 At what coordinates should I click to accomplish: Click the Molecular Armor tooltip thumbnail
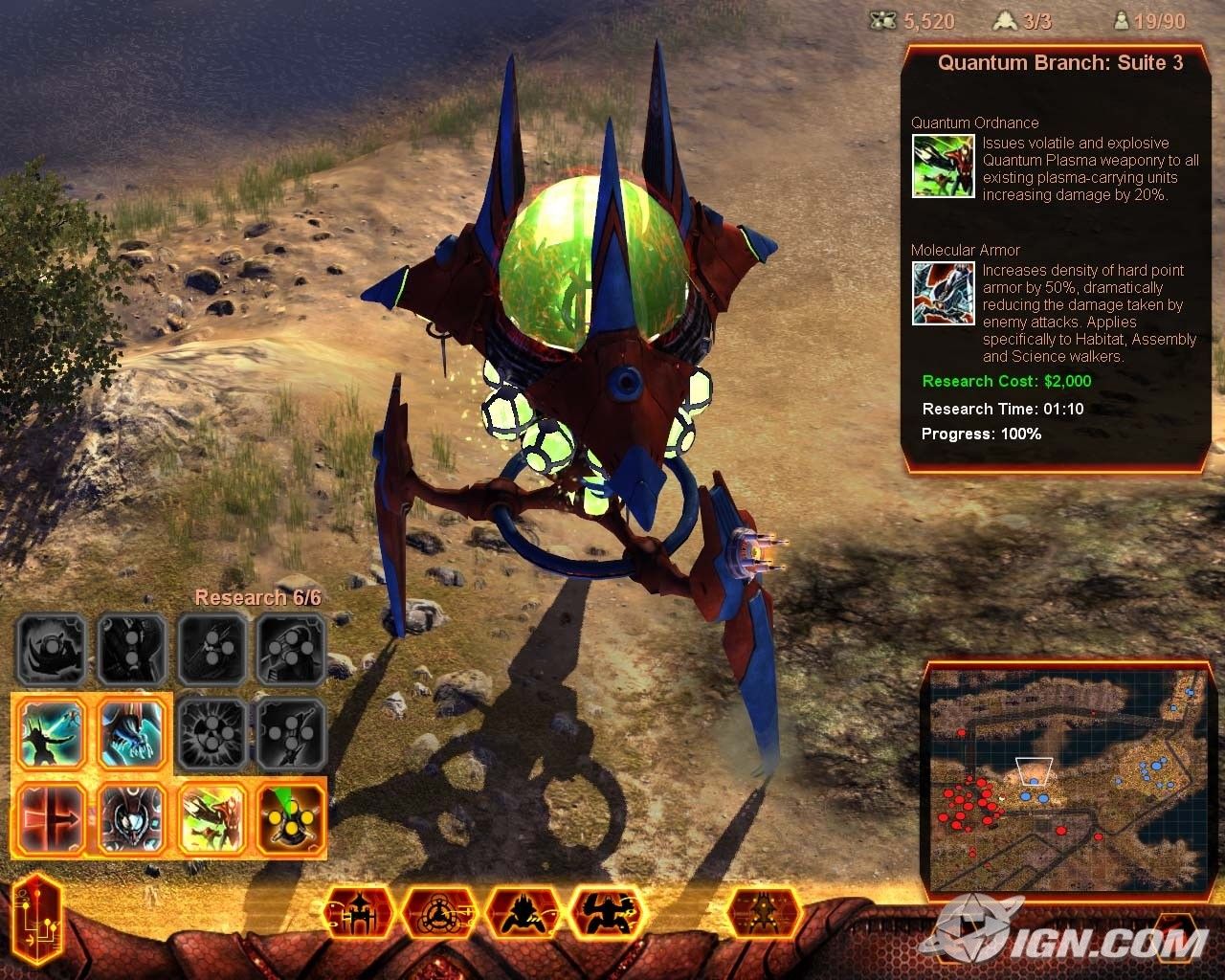[x=943, y=294]
